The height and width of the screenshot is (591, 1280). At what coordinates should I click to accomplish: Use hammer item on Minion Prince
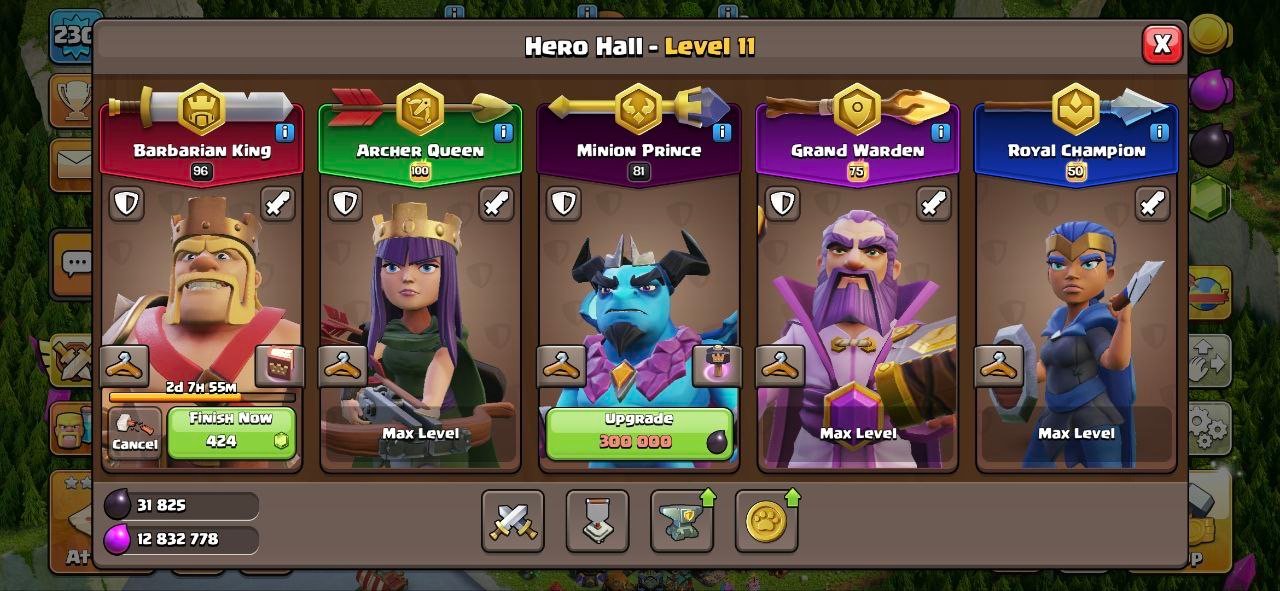coord(717,366)
